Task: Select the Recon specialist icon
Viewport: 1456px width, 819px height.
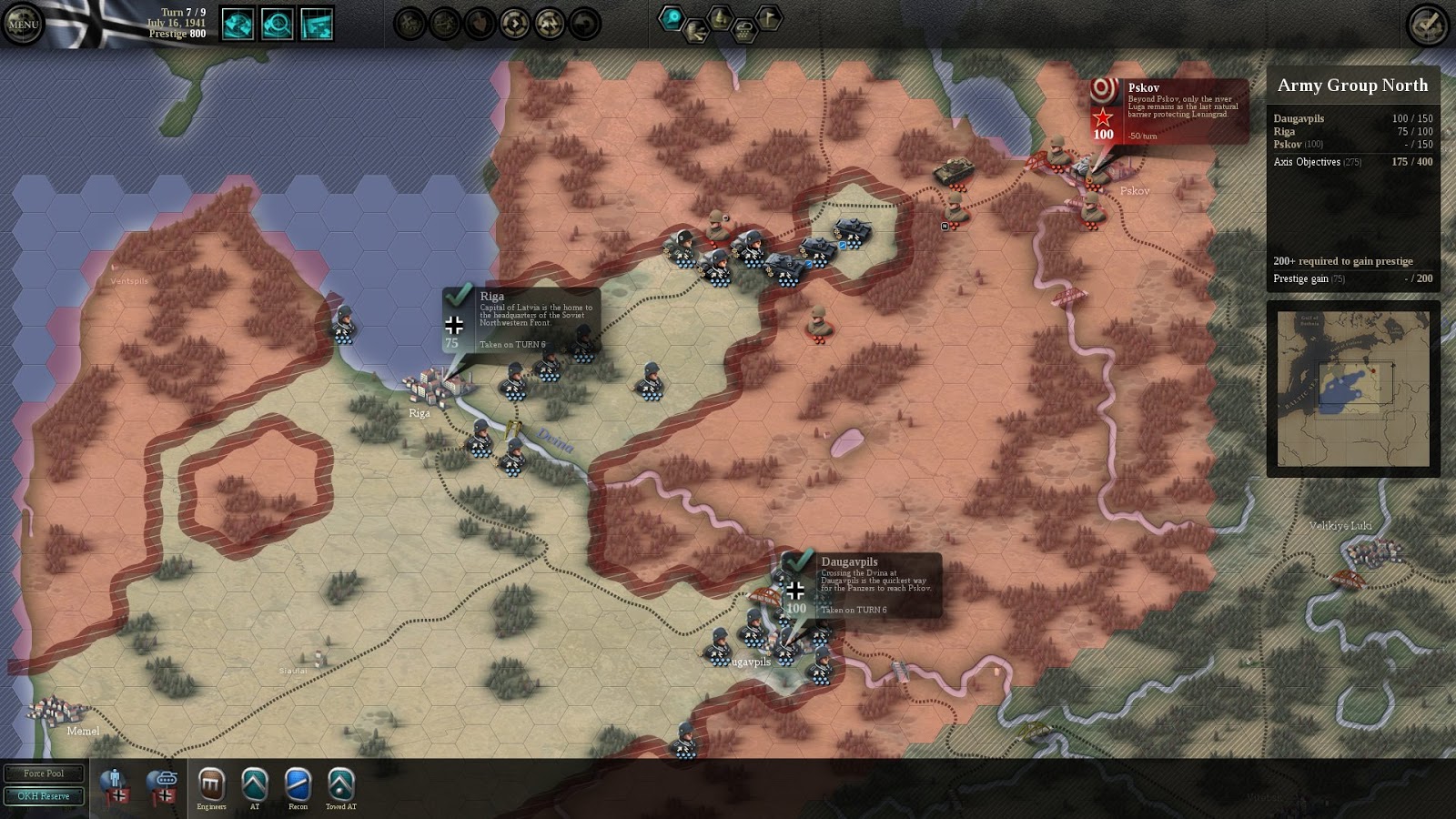Action: pos(298,784)
